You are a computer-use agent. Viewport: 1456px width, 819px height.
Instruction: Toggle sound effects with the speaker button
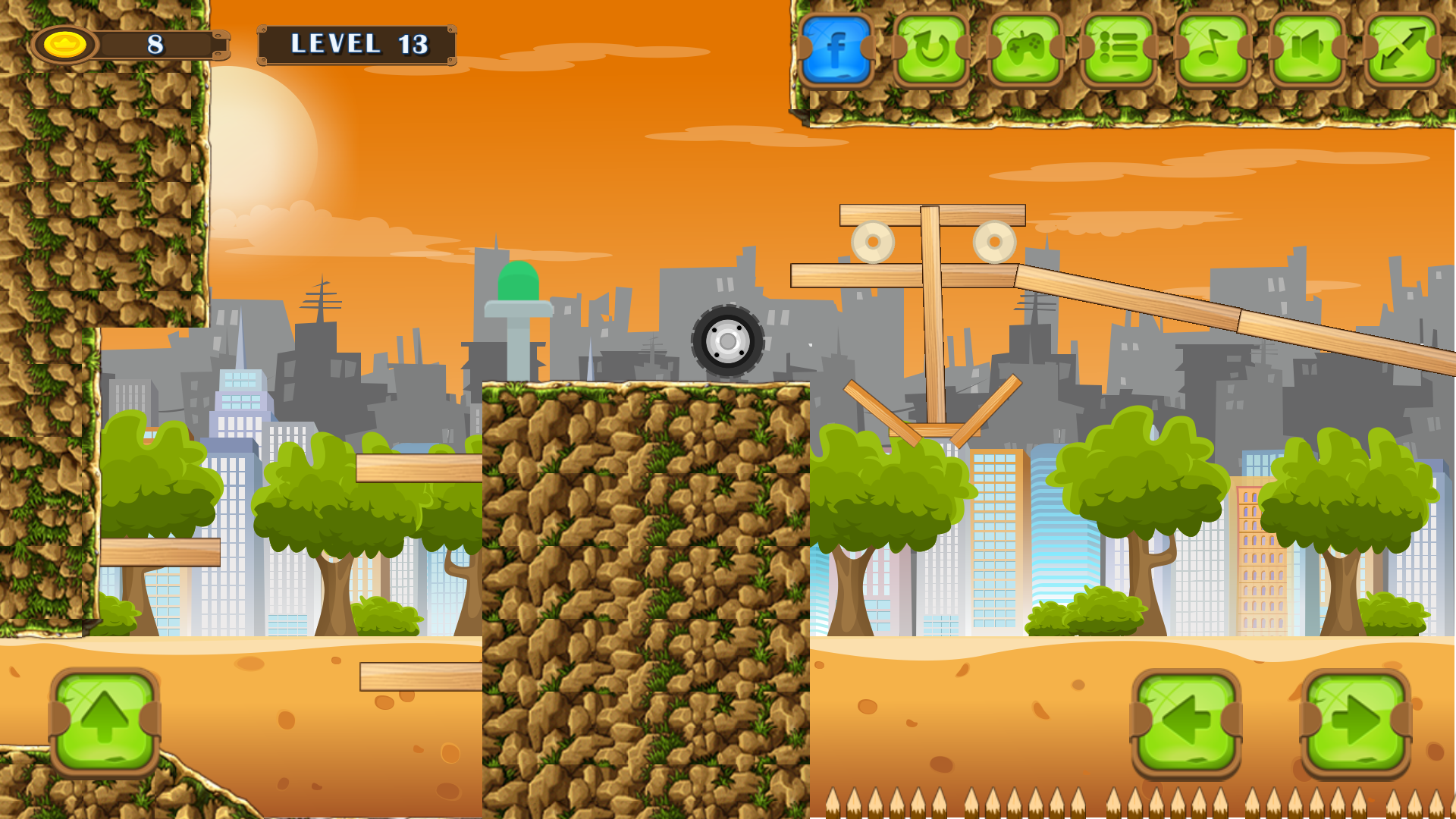(x=1307, y=49)
